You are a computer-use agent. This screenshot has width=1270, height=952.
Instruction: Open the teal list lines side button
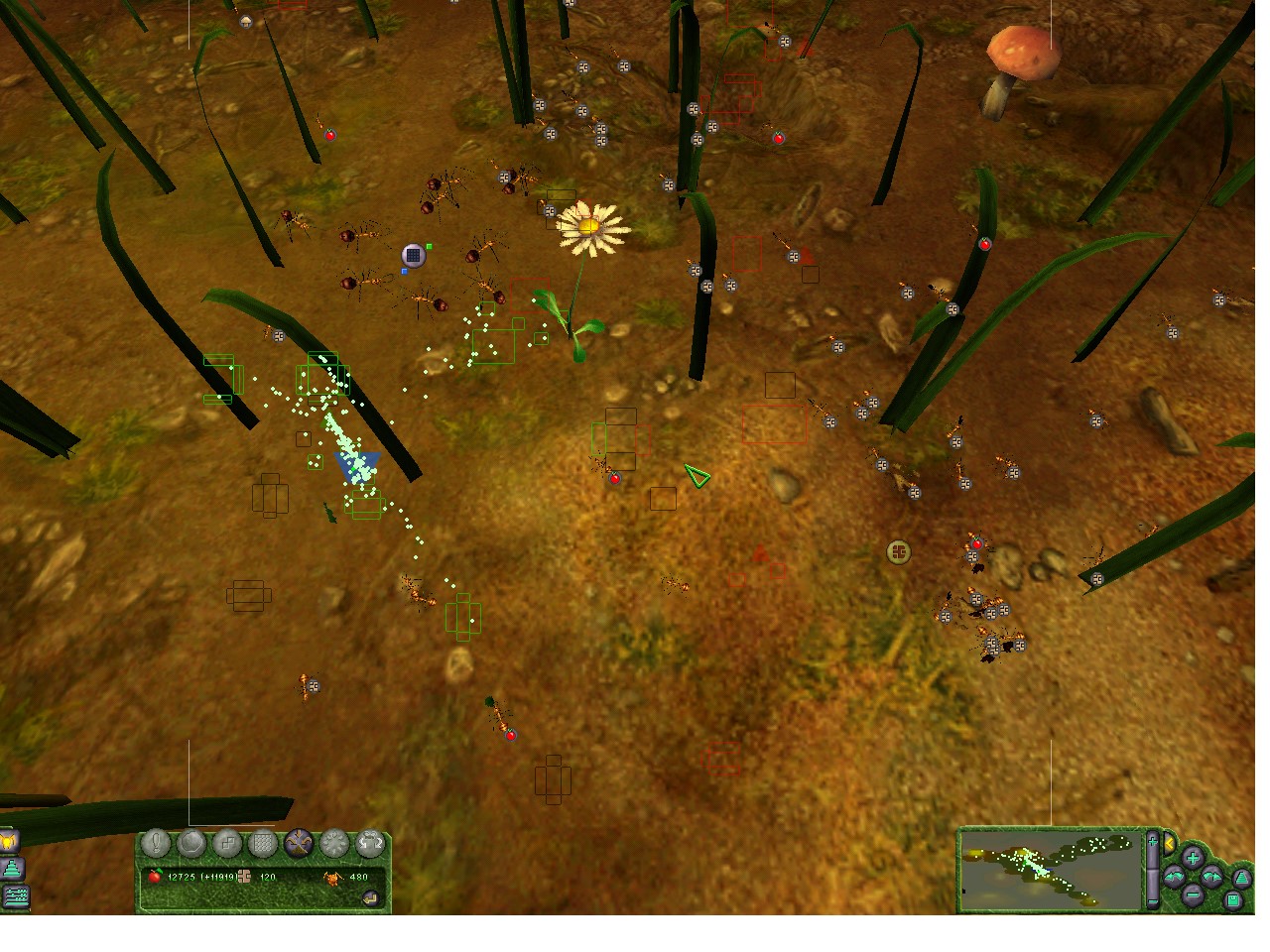(16, 896)
